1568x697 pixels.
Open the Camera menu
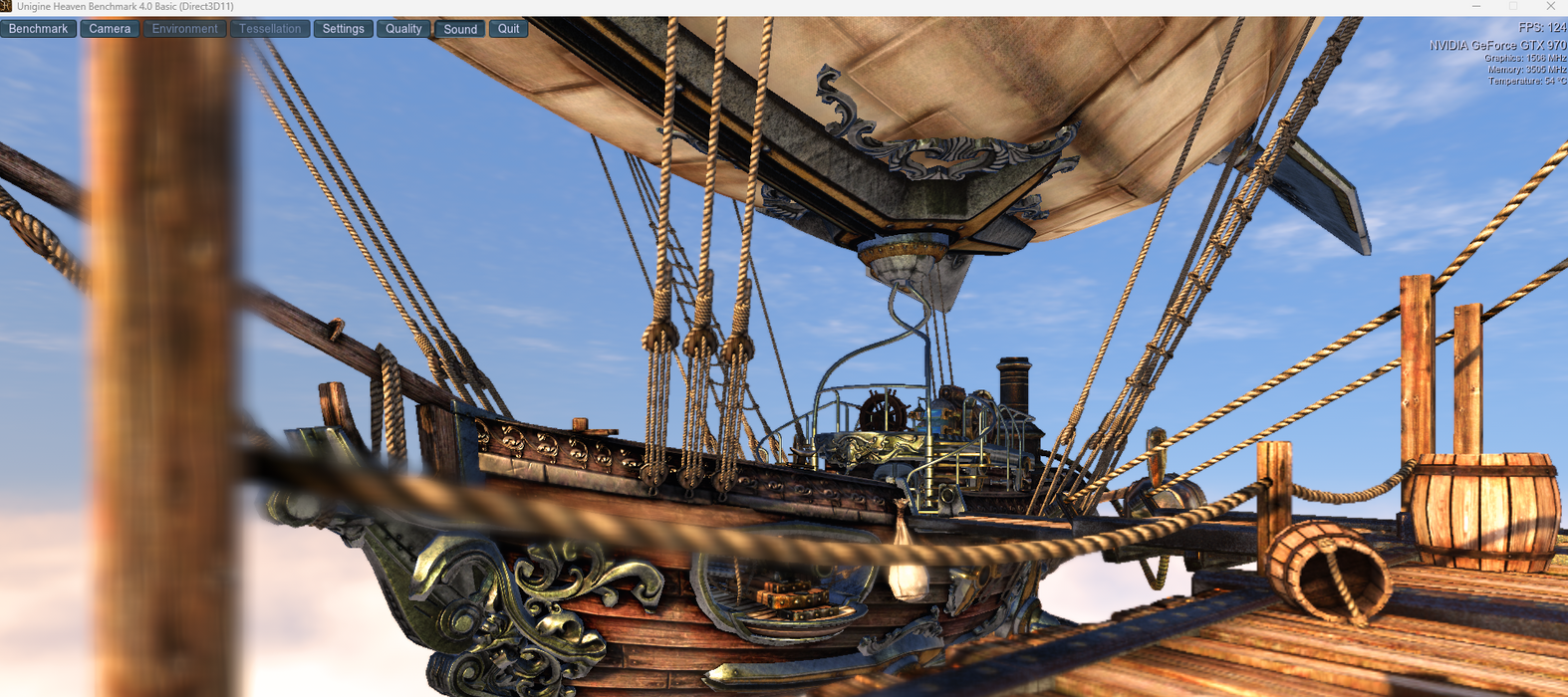[x=110, y=29]
